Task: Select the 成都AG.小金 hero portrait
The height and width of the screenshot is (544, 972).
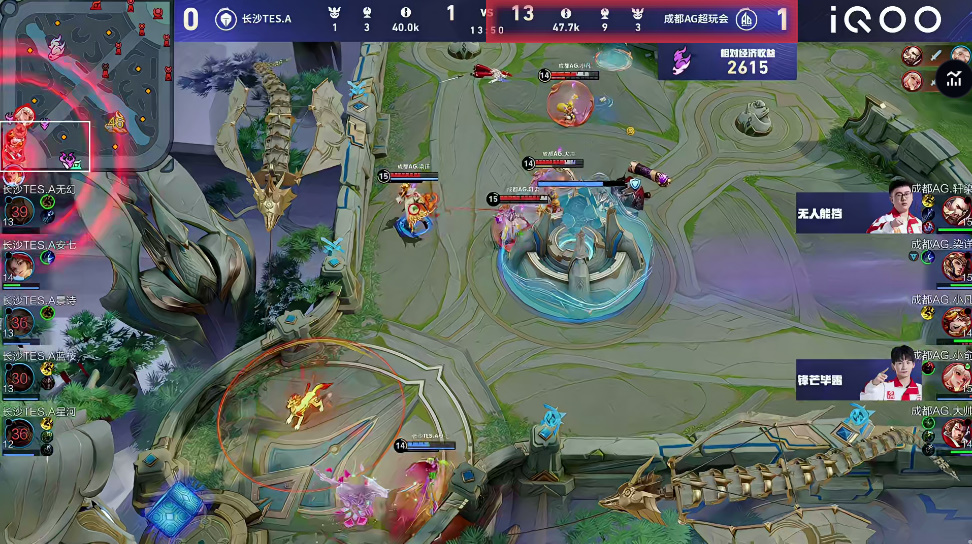Action: (957, 376)
